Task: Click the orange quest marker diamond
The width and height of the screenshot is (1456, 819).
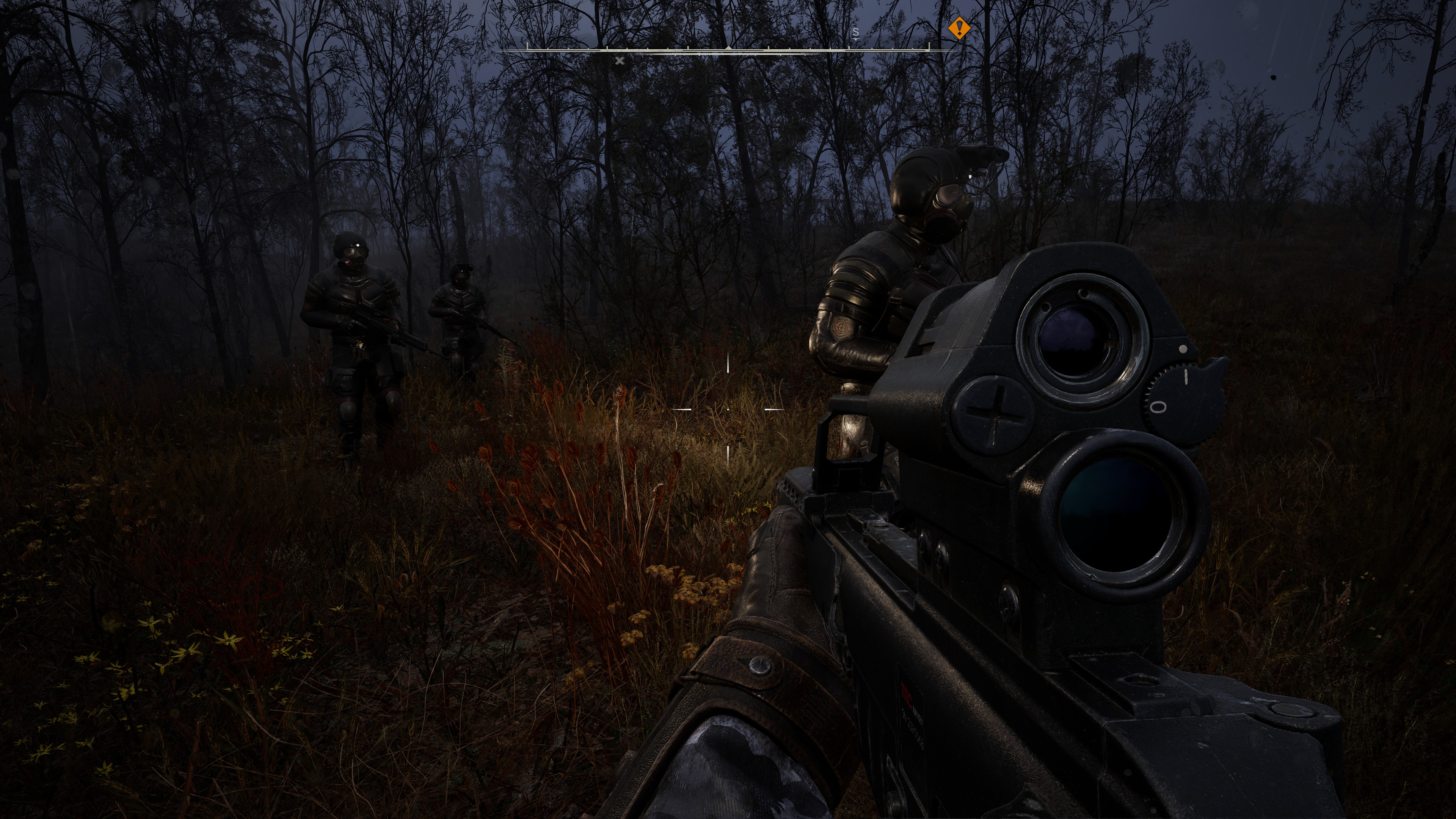Action: point(959,28)
